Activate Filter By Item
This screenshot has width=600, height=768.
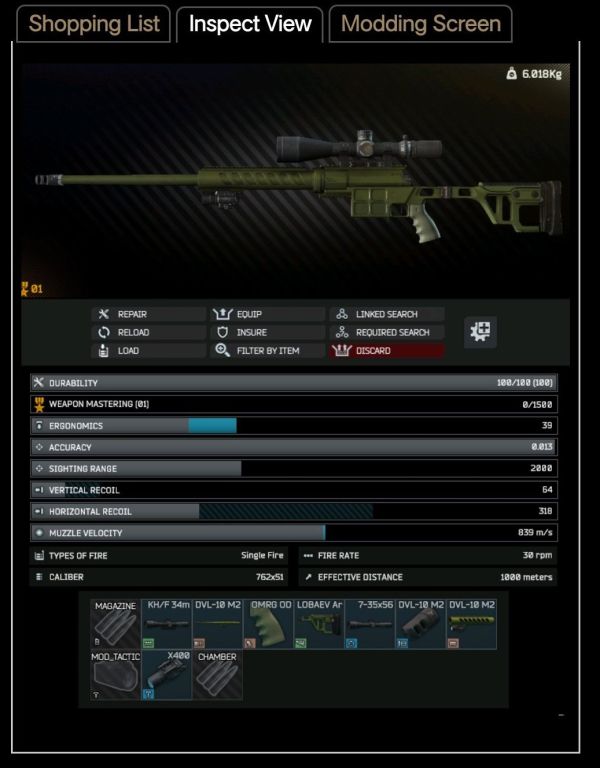coord(267,351)
